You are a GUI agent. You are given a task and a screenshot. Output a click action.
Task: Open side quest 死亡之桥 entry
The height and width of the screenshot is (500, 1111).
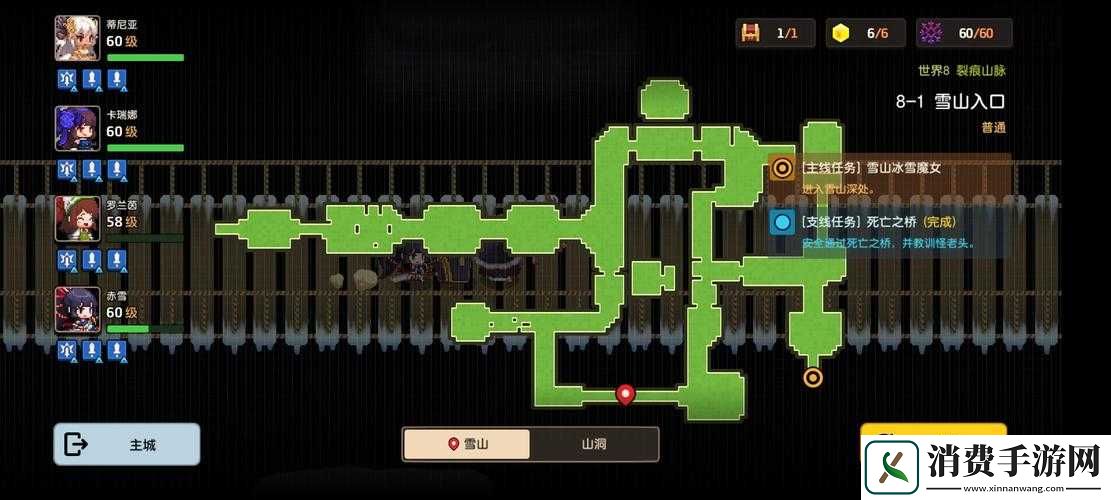tap(888, 231)
